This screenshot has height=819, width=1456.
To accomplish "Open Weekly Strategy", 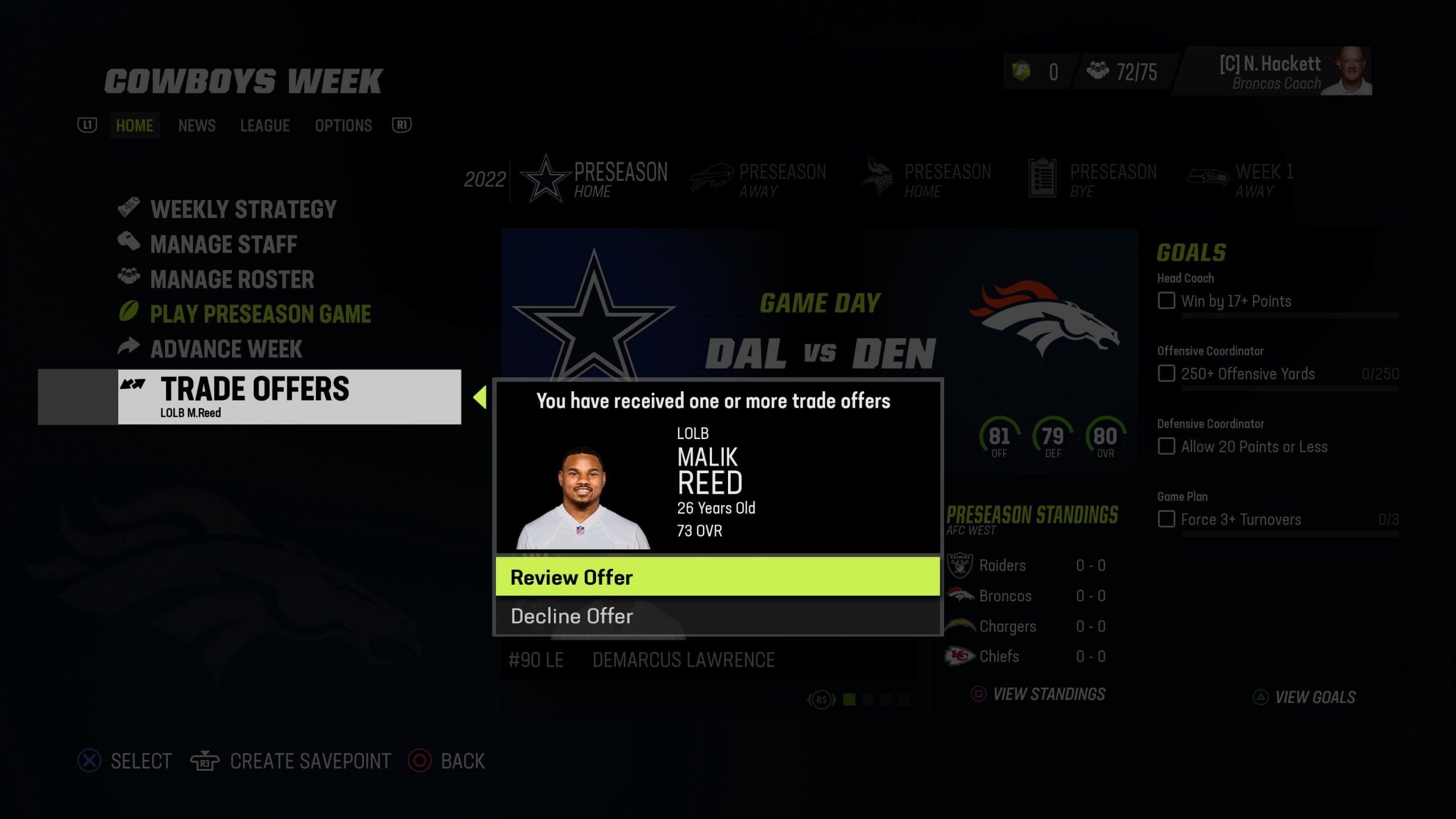I will (243, 209).
